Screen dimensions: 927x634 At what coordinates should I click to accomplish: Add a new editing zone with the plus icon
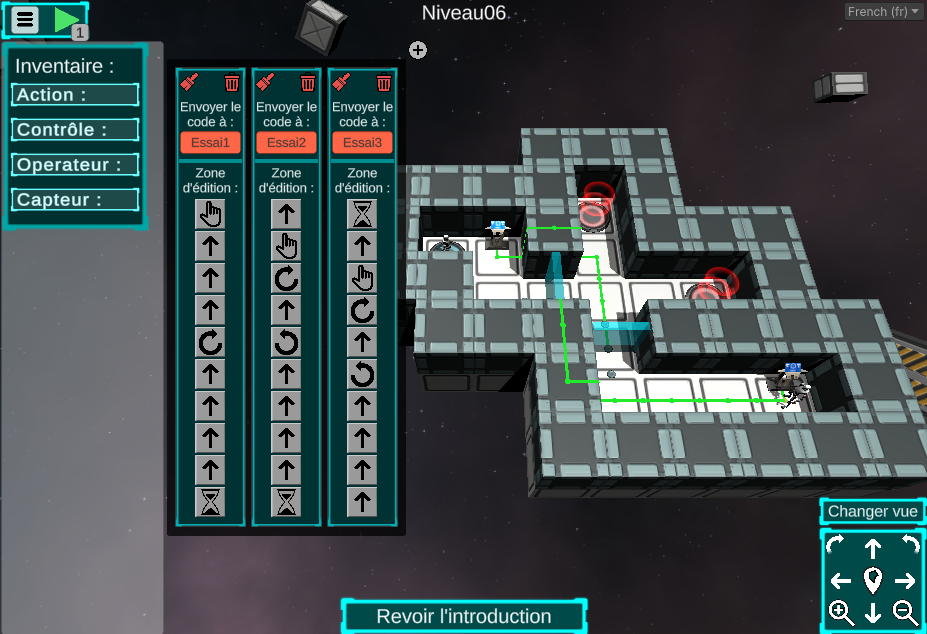pyautogui.click(x=418, y=50)
